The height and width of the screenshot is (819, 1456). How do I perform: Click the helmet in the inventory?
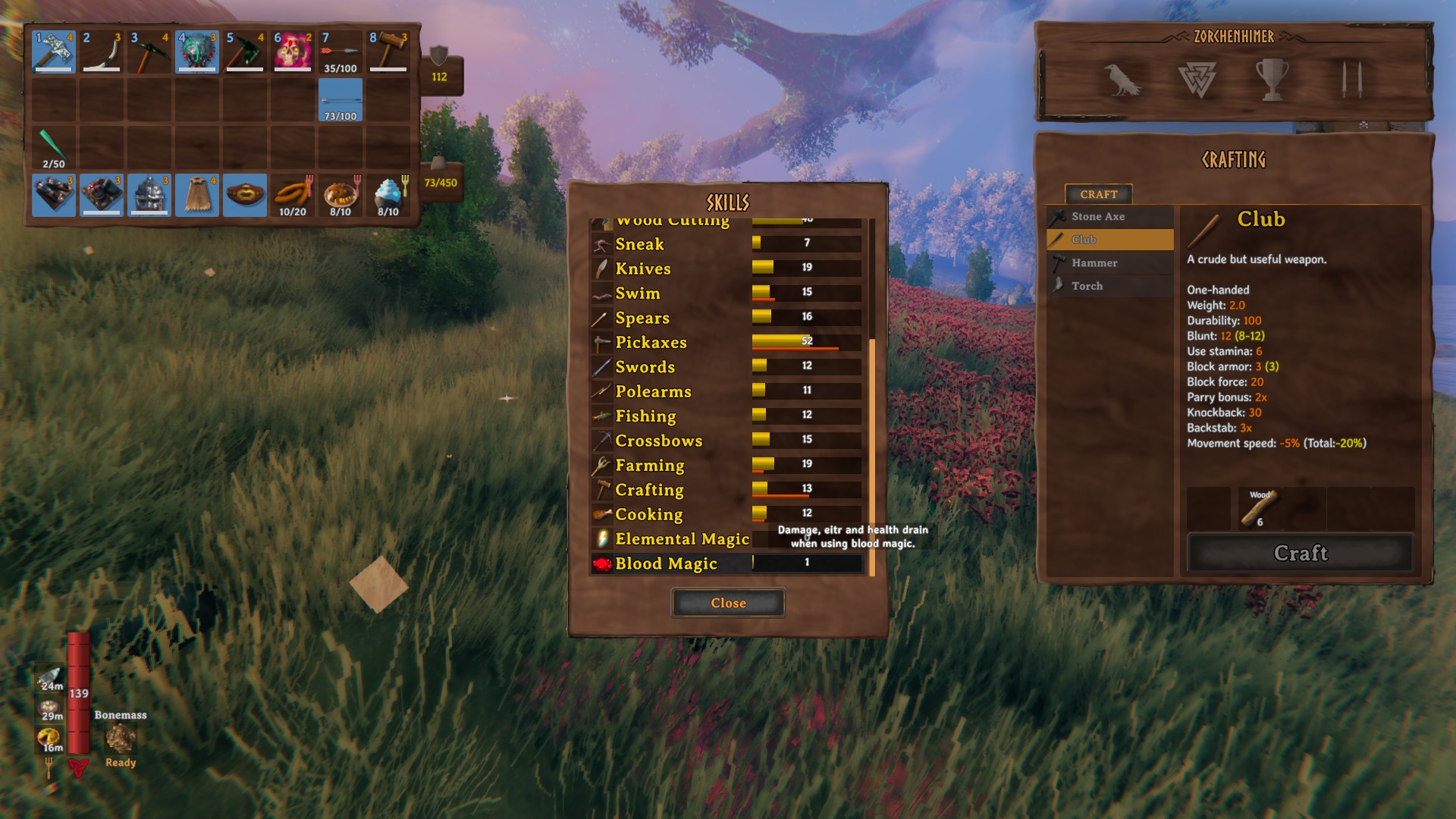pos(149,195)
